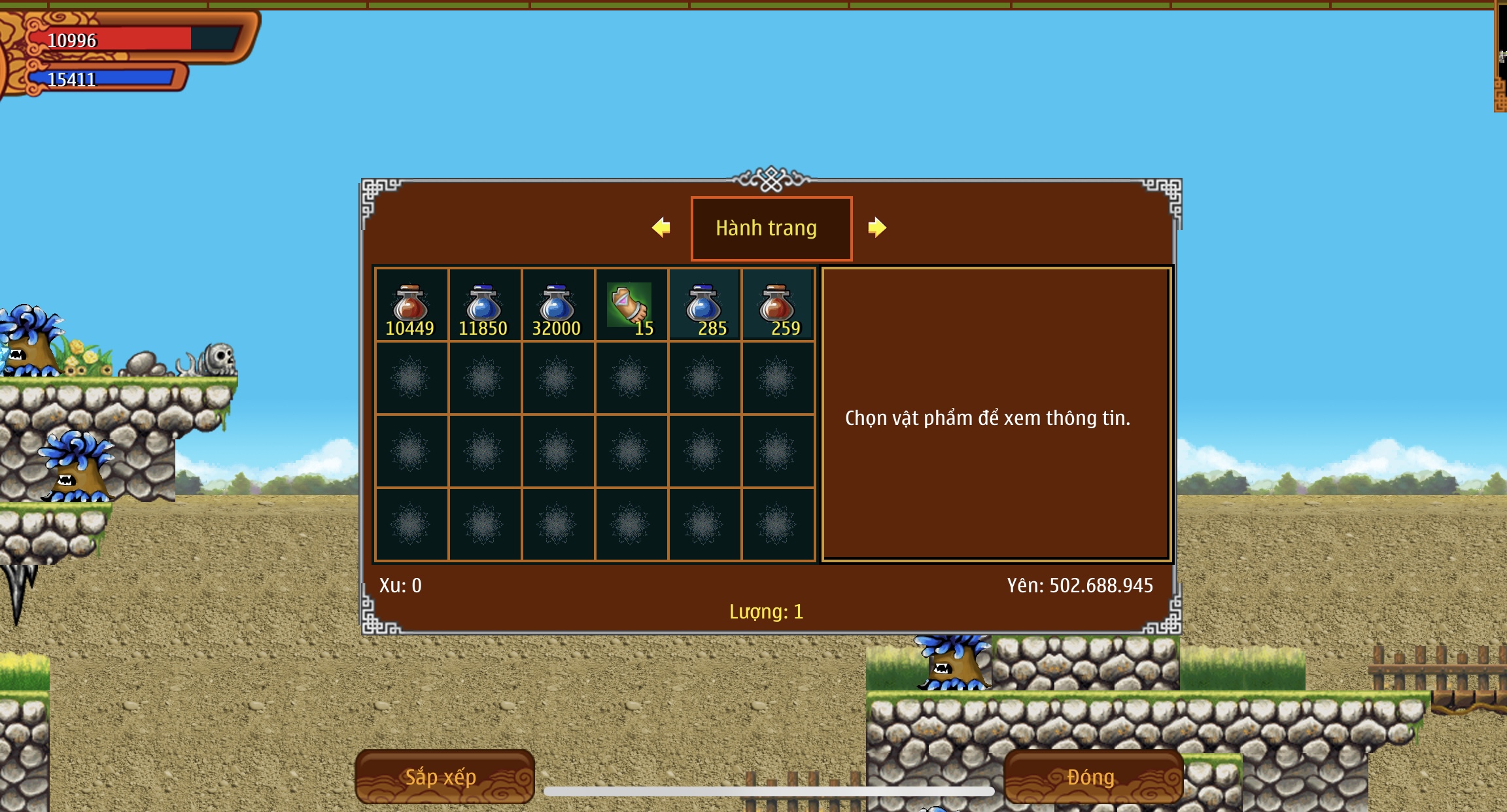Choose the blue potion stack of 32000

557,305
